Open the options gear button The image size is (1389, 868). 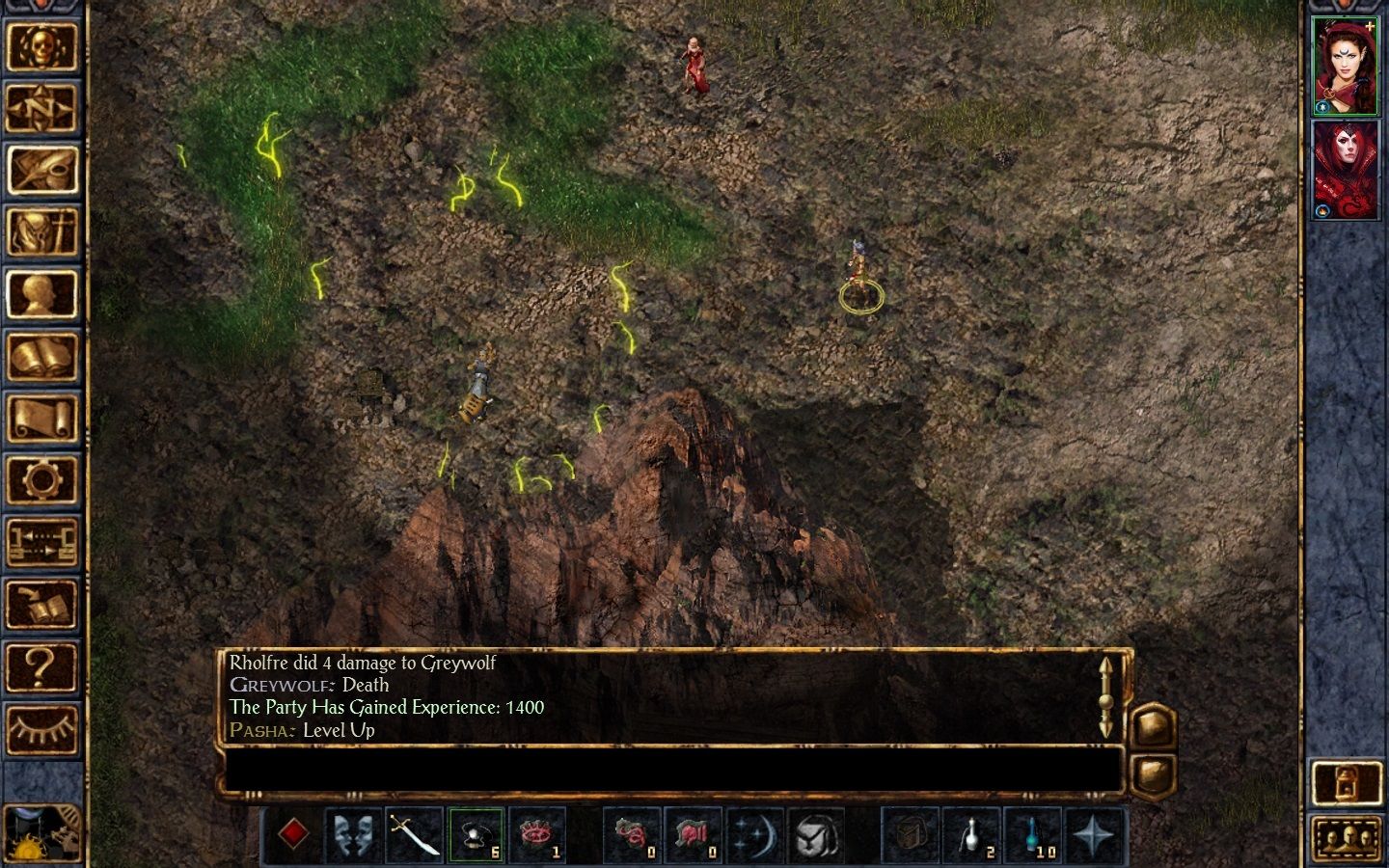[41, 480]
